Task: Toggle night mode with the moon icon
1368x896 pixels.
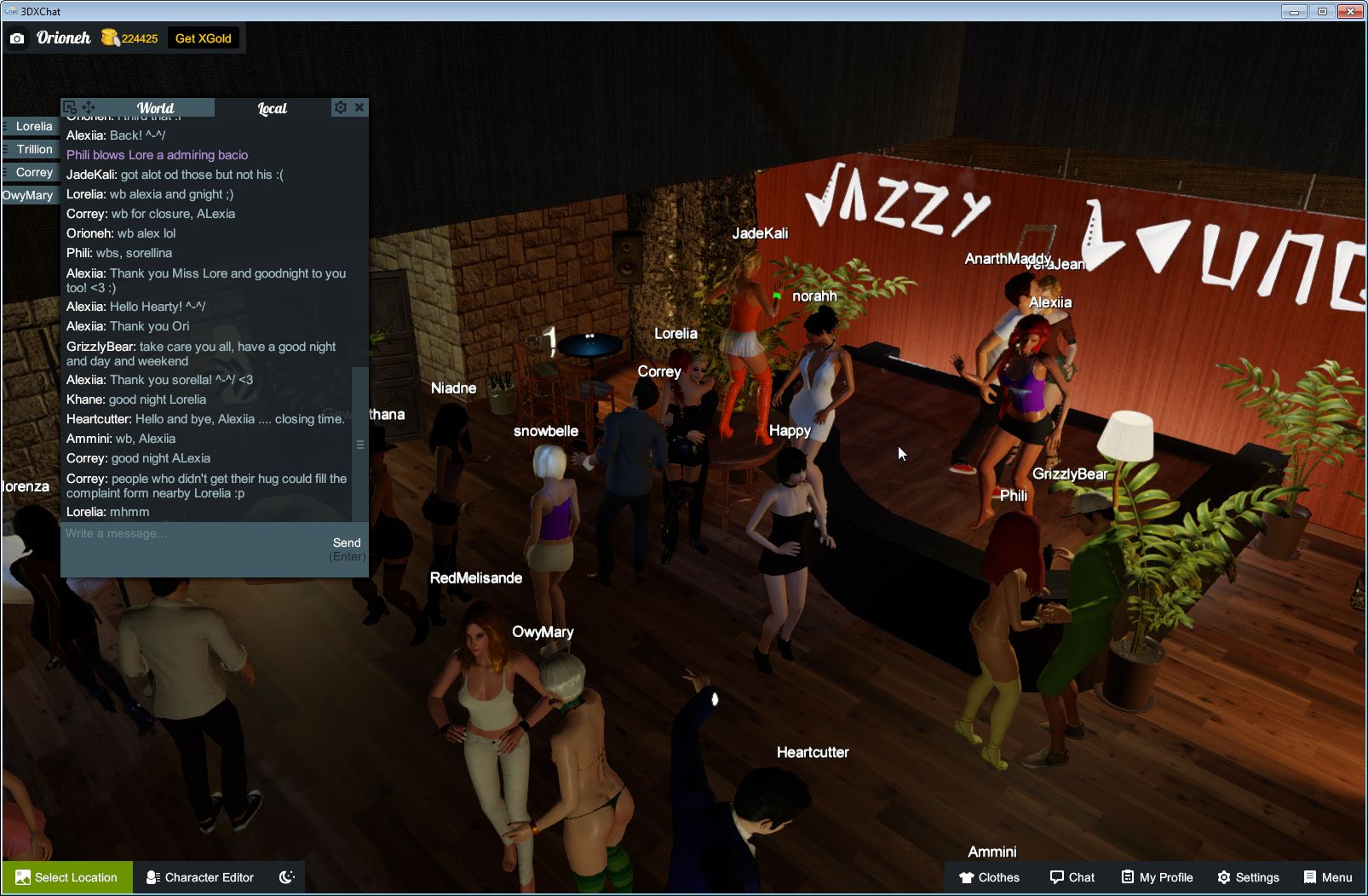Action: click(286, 876)
